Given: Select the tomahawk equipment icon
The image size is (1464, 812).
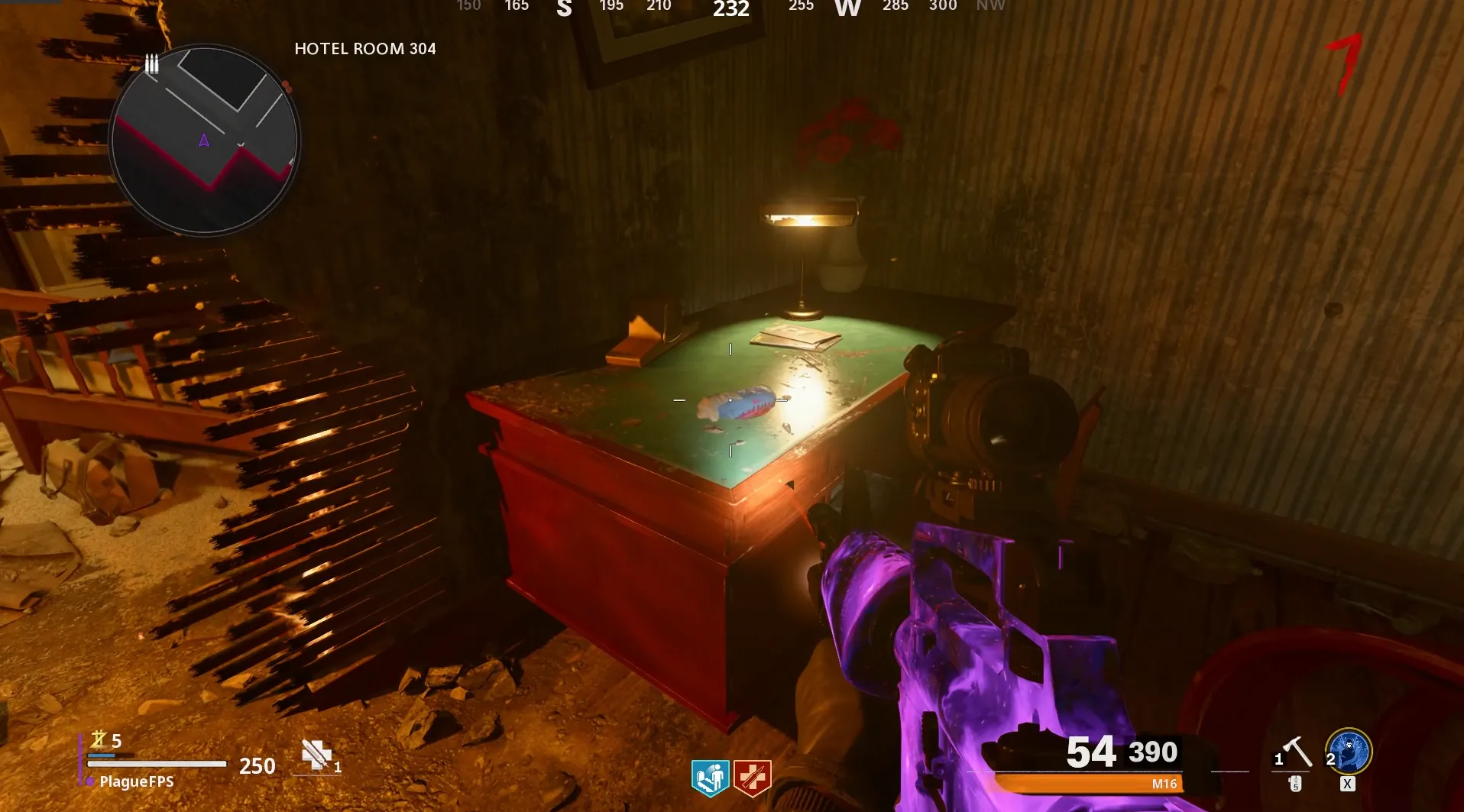Looking at the screenshot, I should 1296,752.
